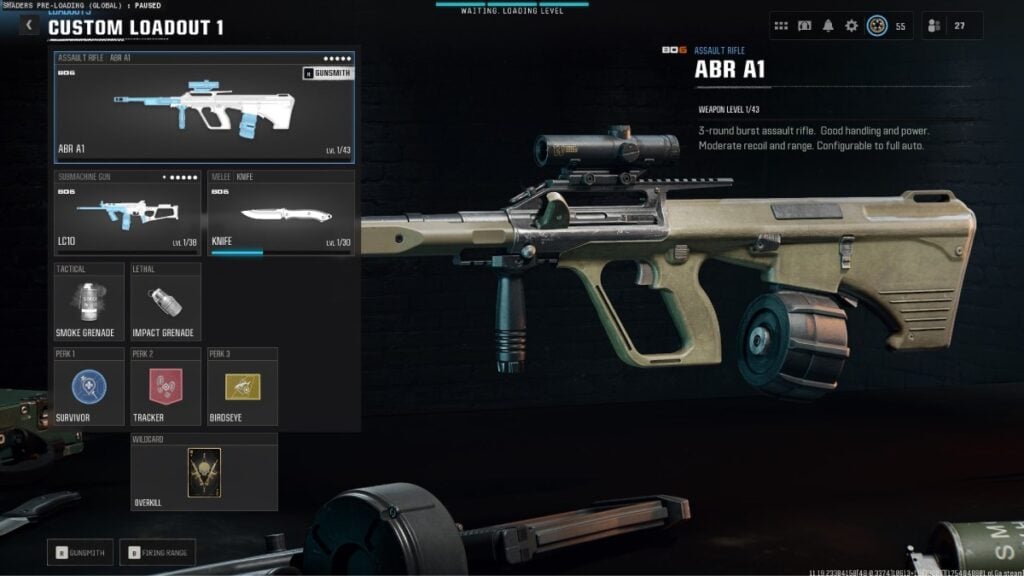
Task: Click the icon left of the bell
Action: 805,26
